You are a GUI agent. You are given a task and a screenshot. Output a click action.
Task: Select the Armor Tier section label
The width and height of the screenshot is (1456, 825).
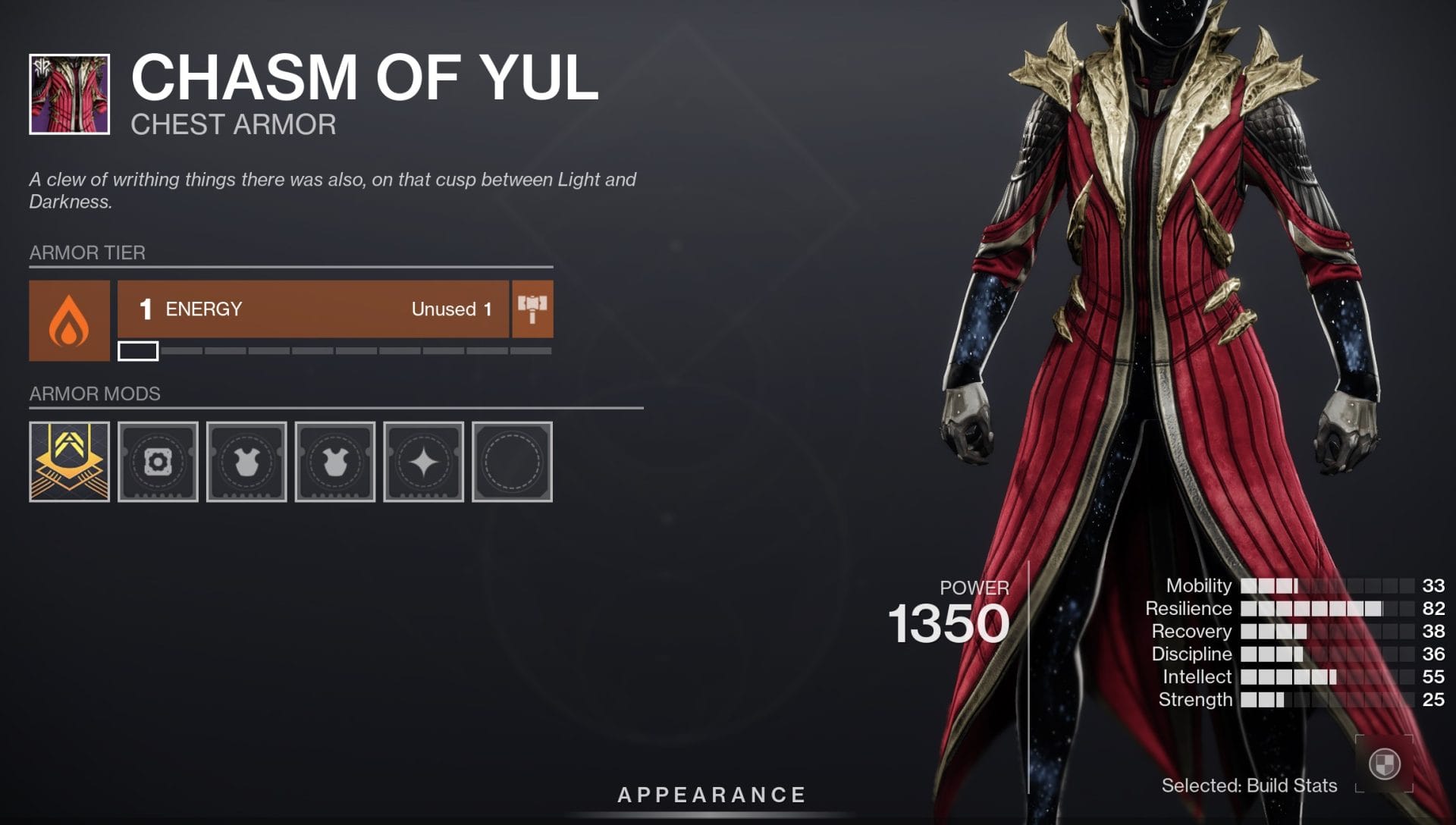86,253
